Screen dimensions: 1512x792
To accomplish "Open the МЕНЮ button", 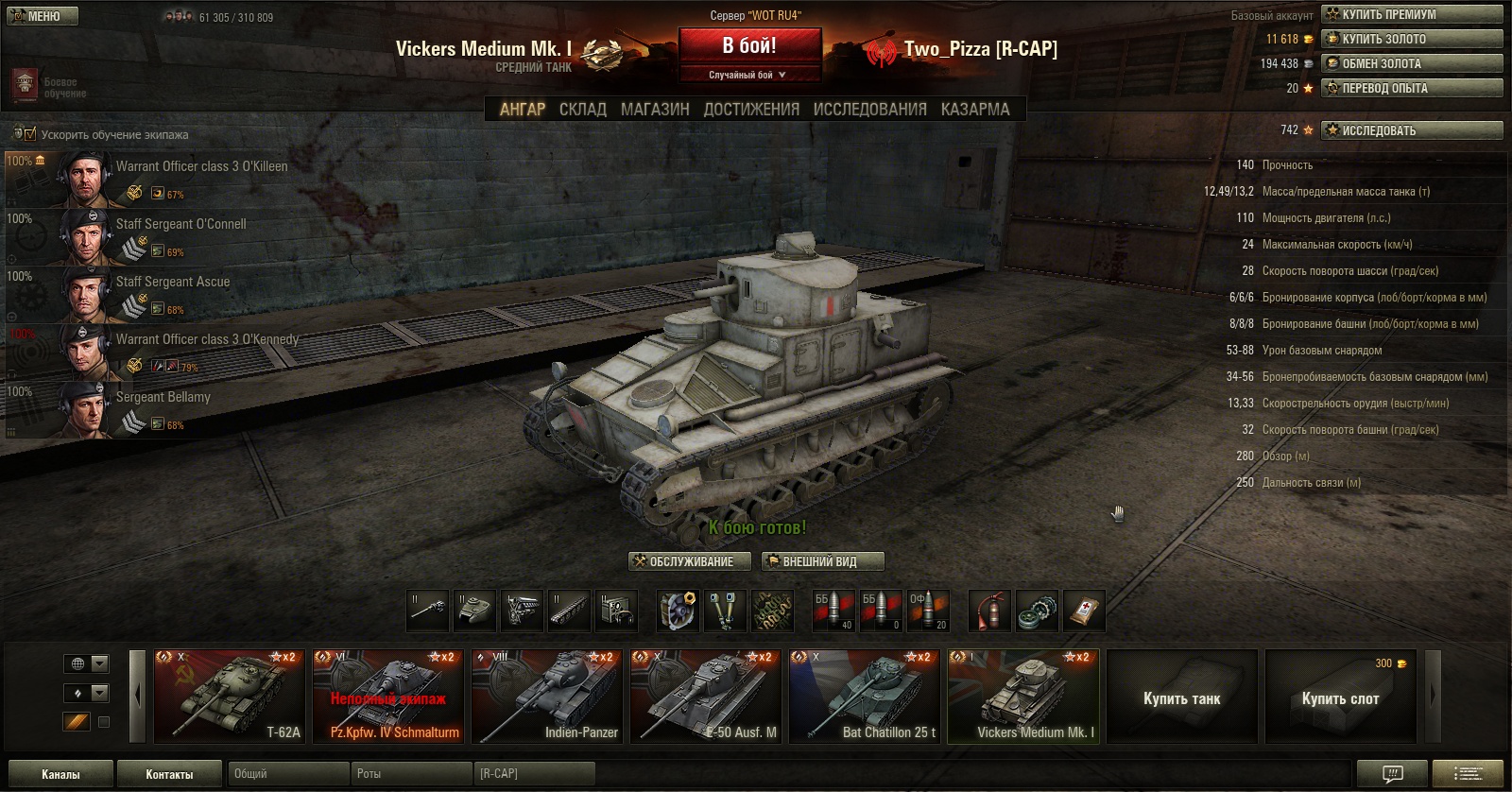I will [x=40, y=16].
